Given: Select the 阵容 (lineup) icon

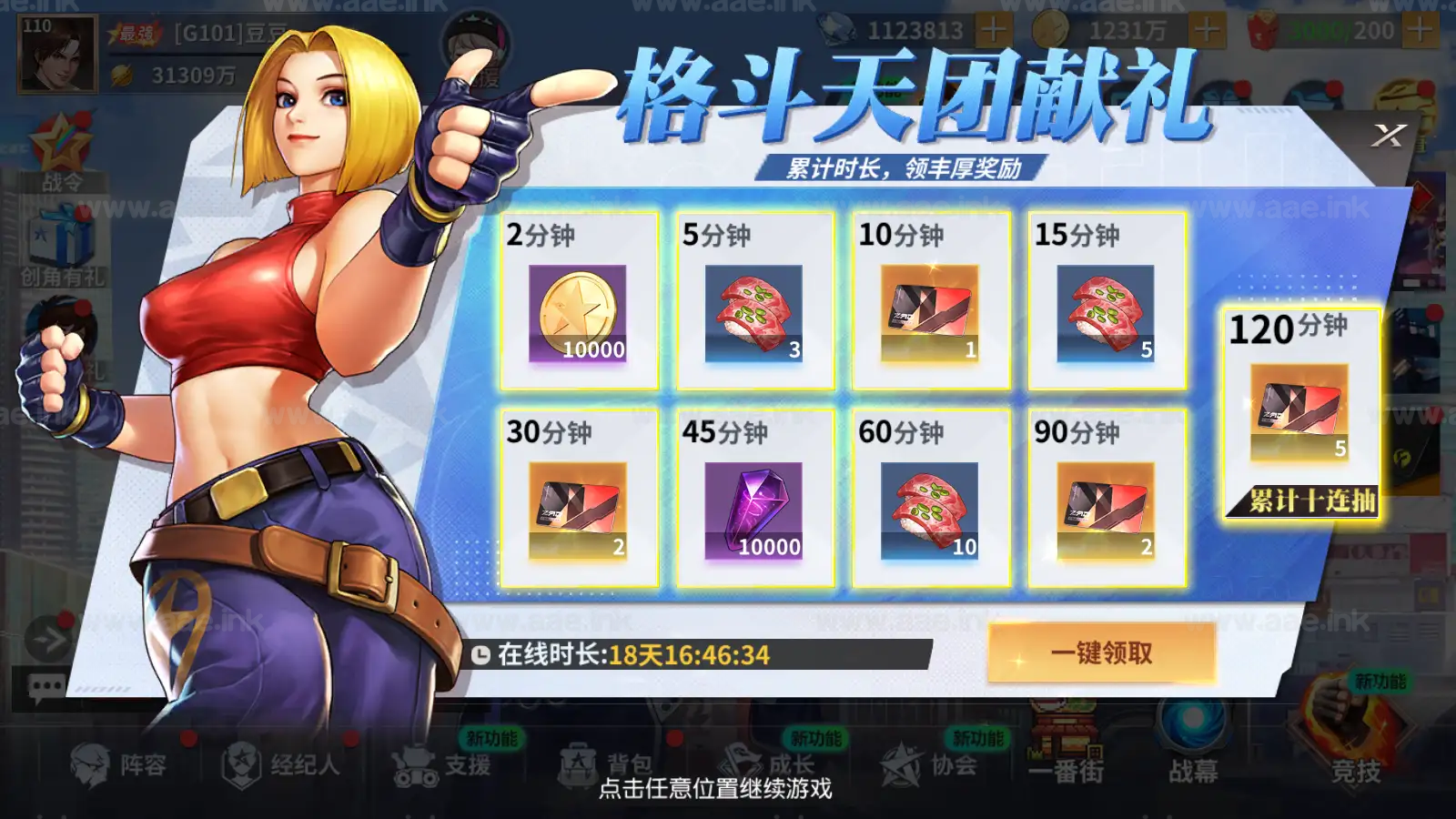Looking at the screenshot, I should (109, 766).
